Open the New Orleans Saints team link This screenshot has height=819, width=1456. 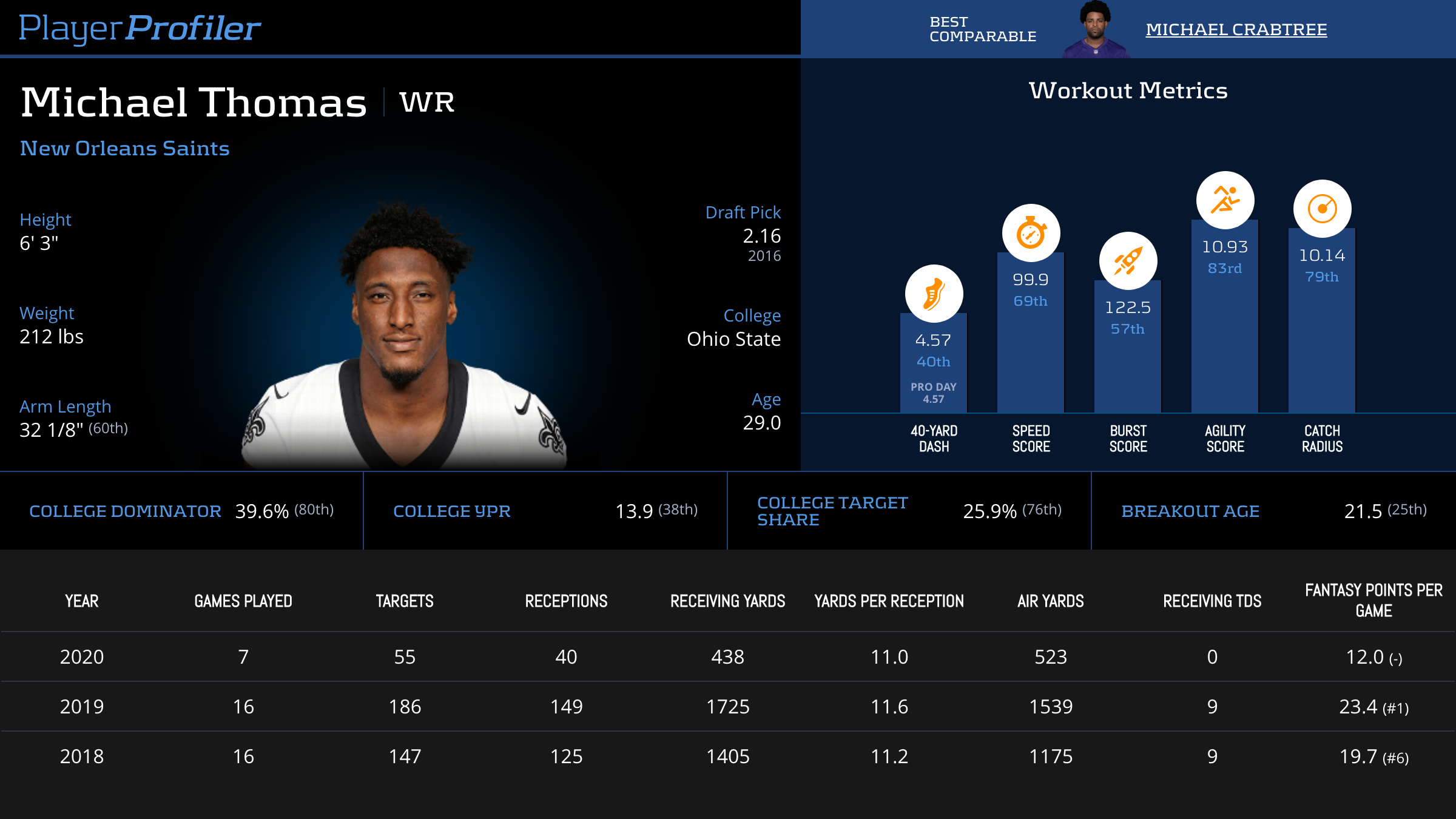click(124, 148)
